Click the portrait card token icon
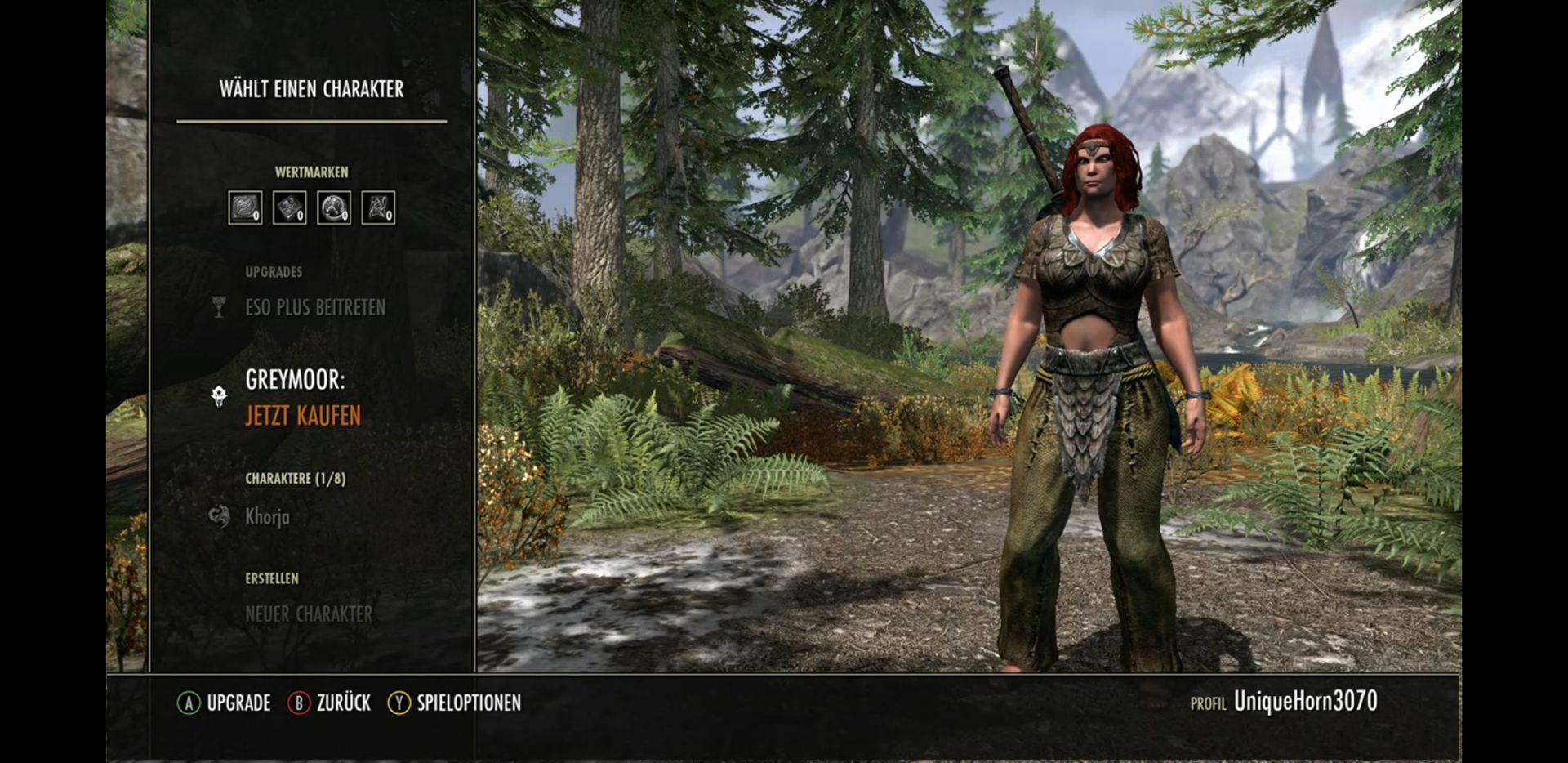The image size is (1568, 763). (x=289, y=207)
